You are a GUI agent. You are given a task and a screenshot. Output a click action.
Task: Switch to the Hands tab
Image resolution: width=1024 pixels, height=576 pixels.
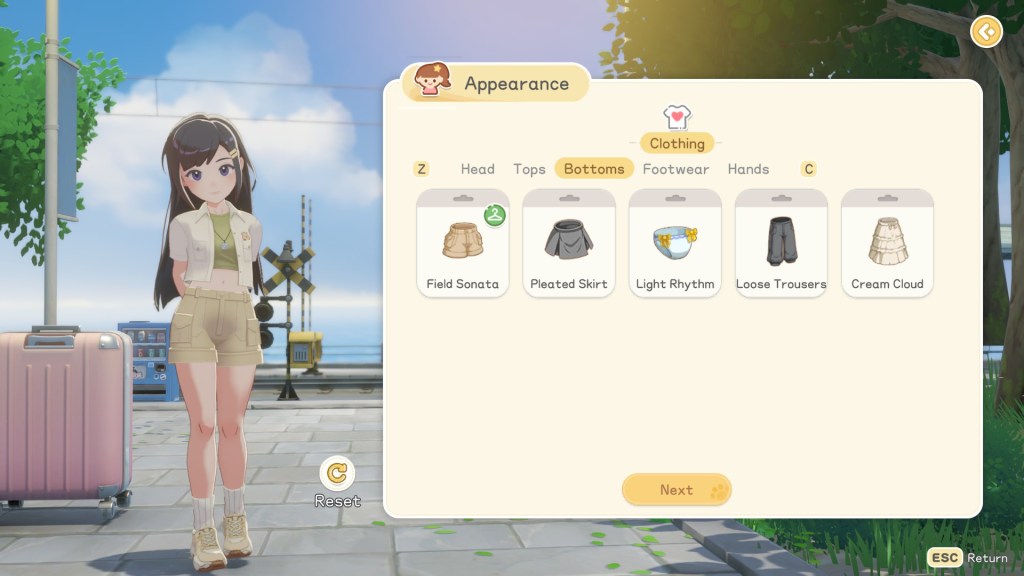(x=748, y=169)
